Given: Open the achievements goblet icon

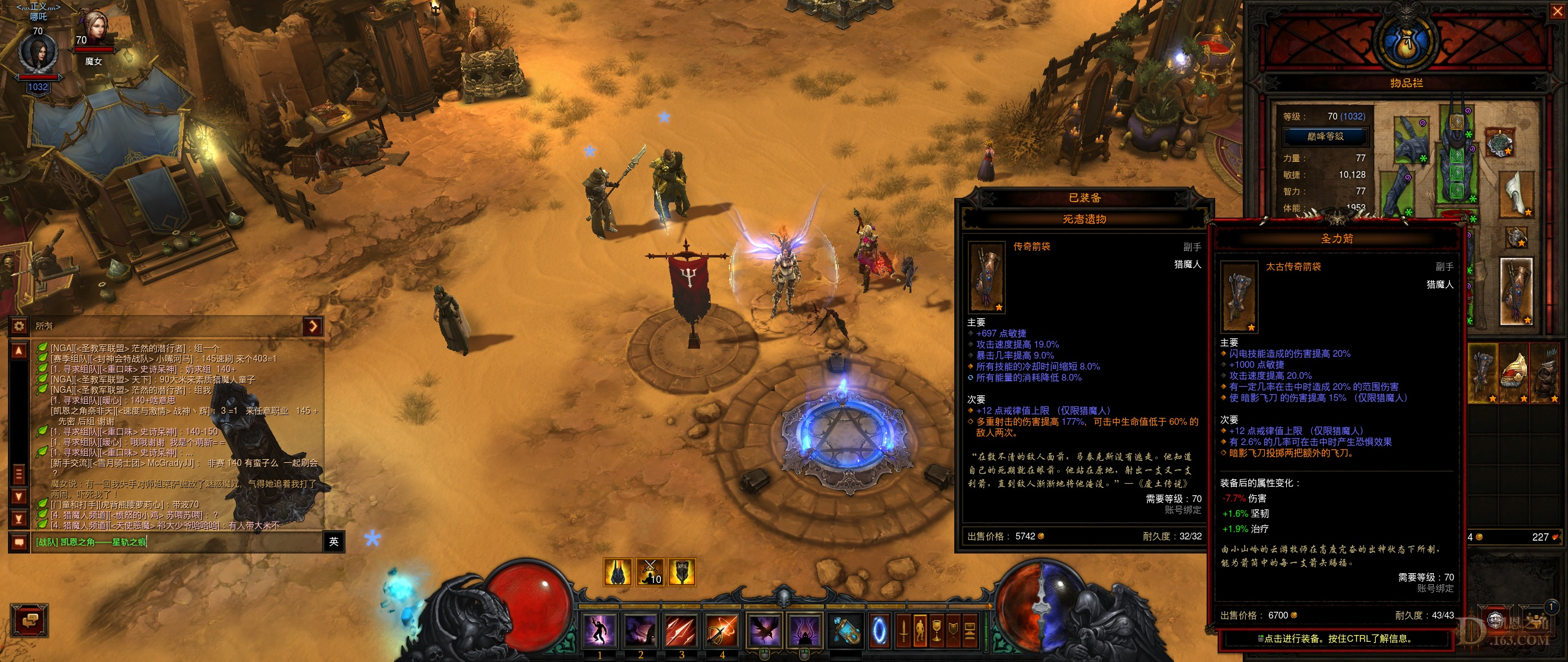Looking at the screenshot, I should [x=937, y=631].
